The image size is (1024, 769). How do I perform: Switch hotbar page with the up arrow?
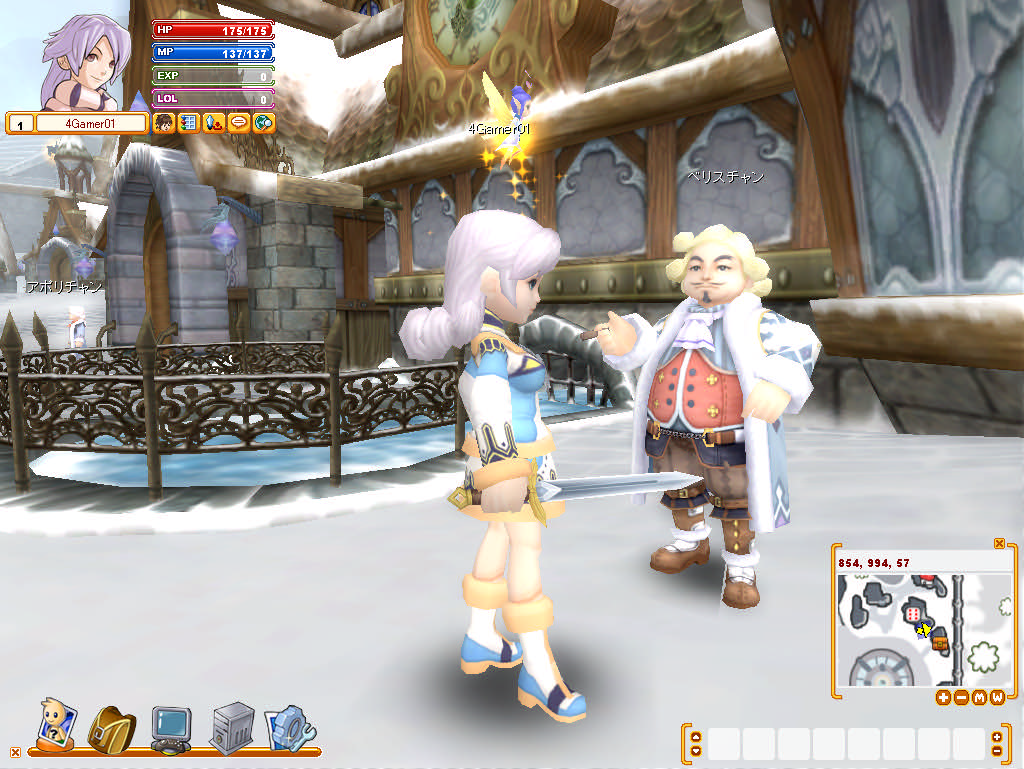coord(696,737)
